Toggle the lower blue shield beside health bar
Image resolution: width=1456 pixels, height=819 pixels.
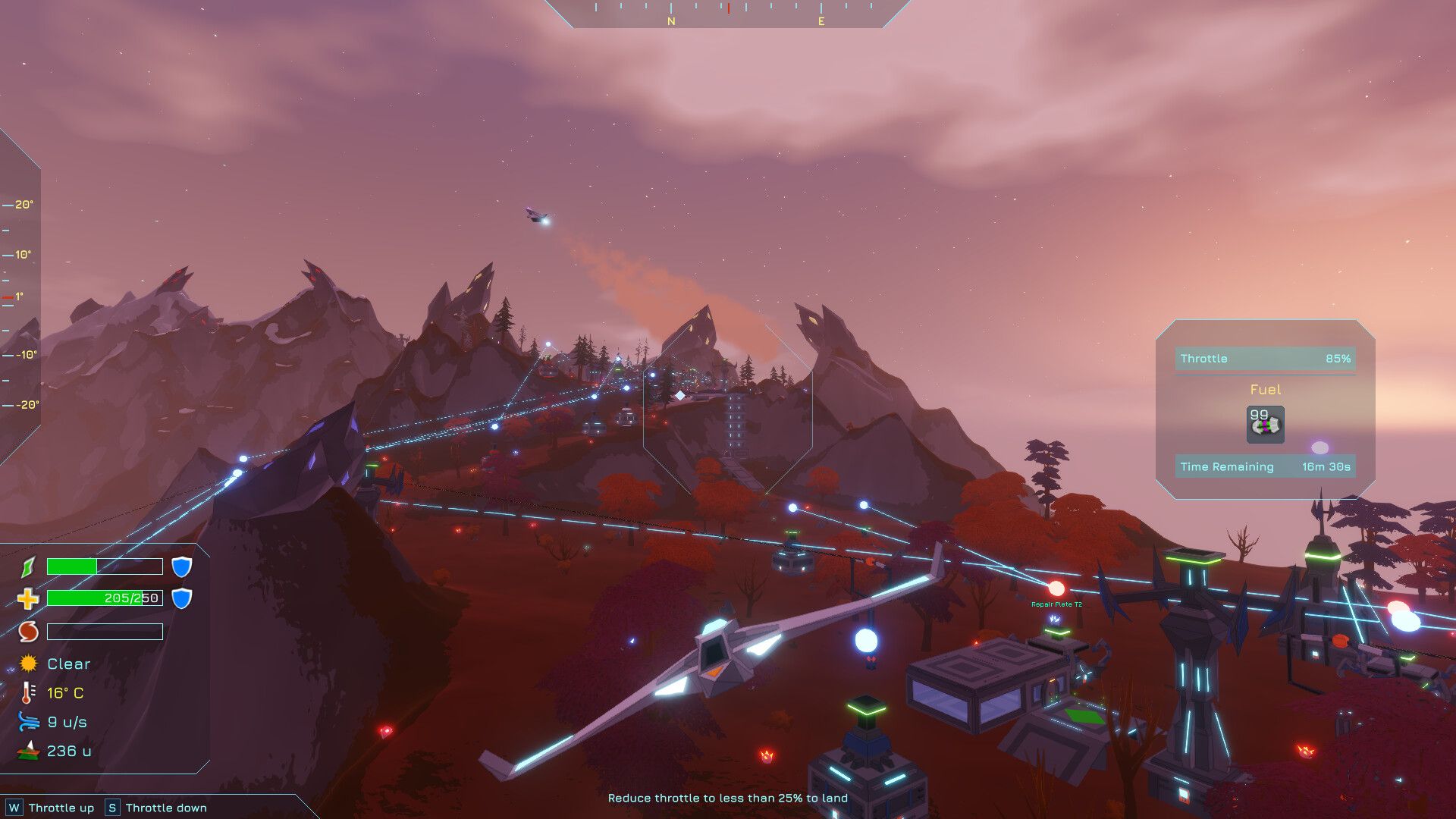pyautogui.click(x=181, y=598)
